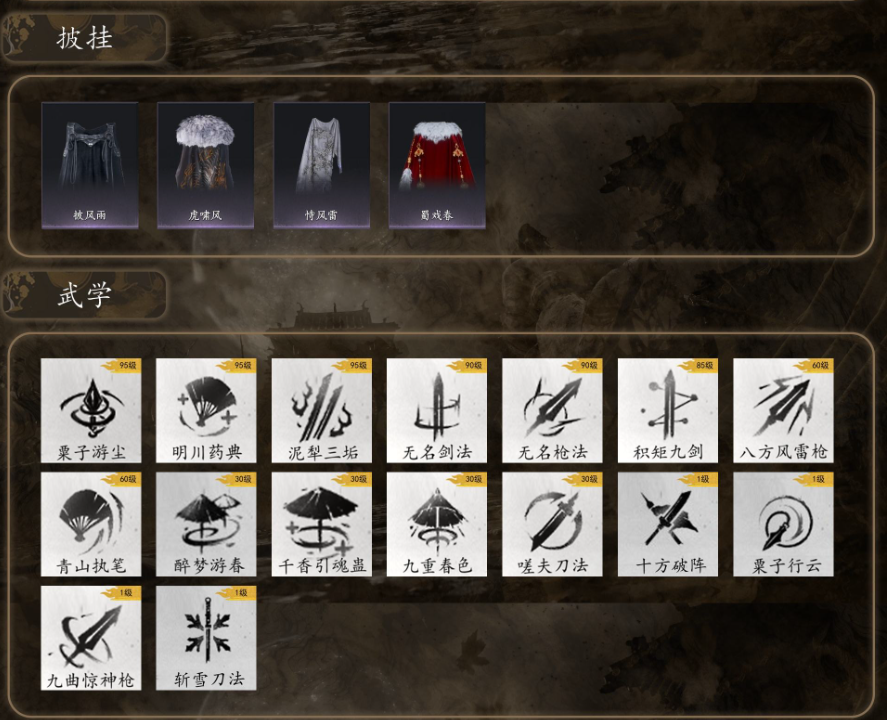The image size is (887, 720).
Task: Select the 明川药典 fan skill
Action: coord(206,411)
